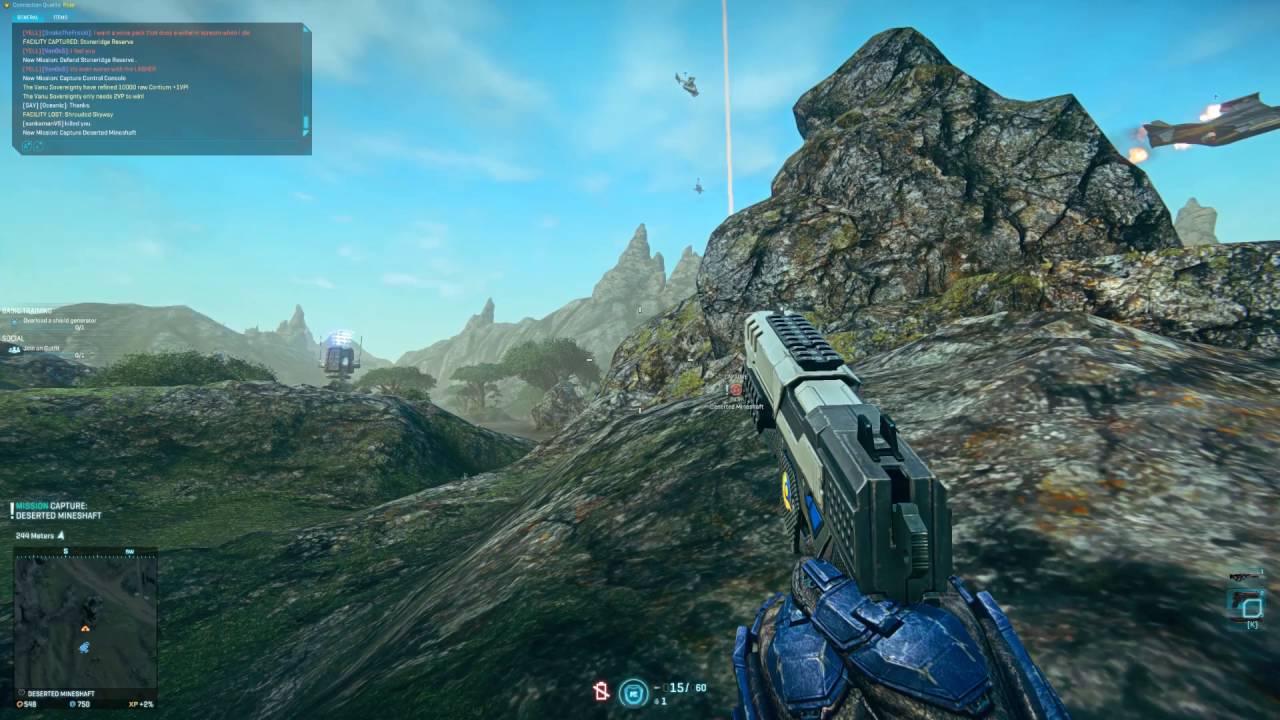Click the Deserted Mineshaft objective waypoint marker
Viewport: 1280px width, 720px height.
pyautogui.click(x=736, y=390)
